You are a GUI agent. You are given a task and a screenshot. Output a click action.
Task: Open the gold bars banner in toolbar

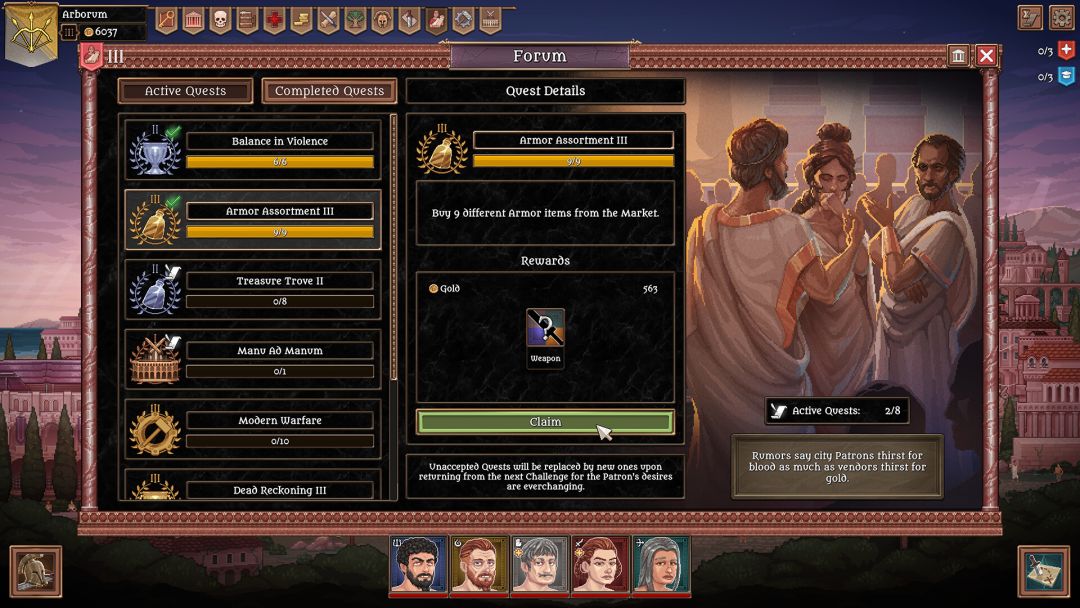(x=301, y=19)
